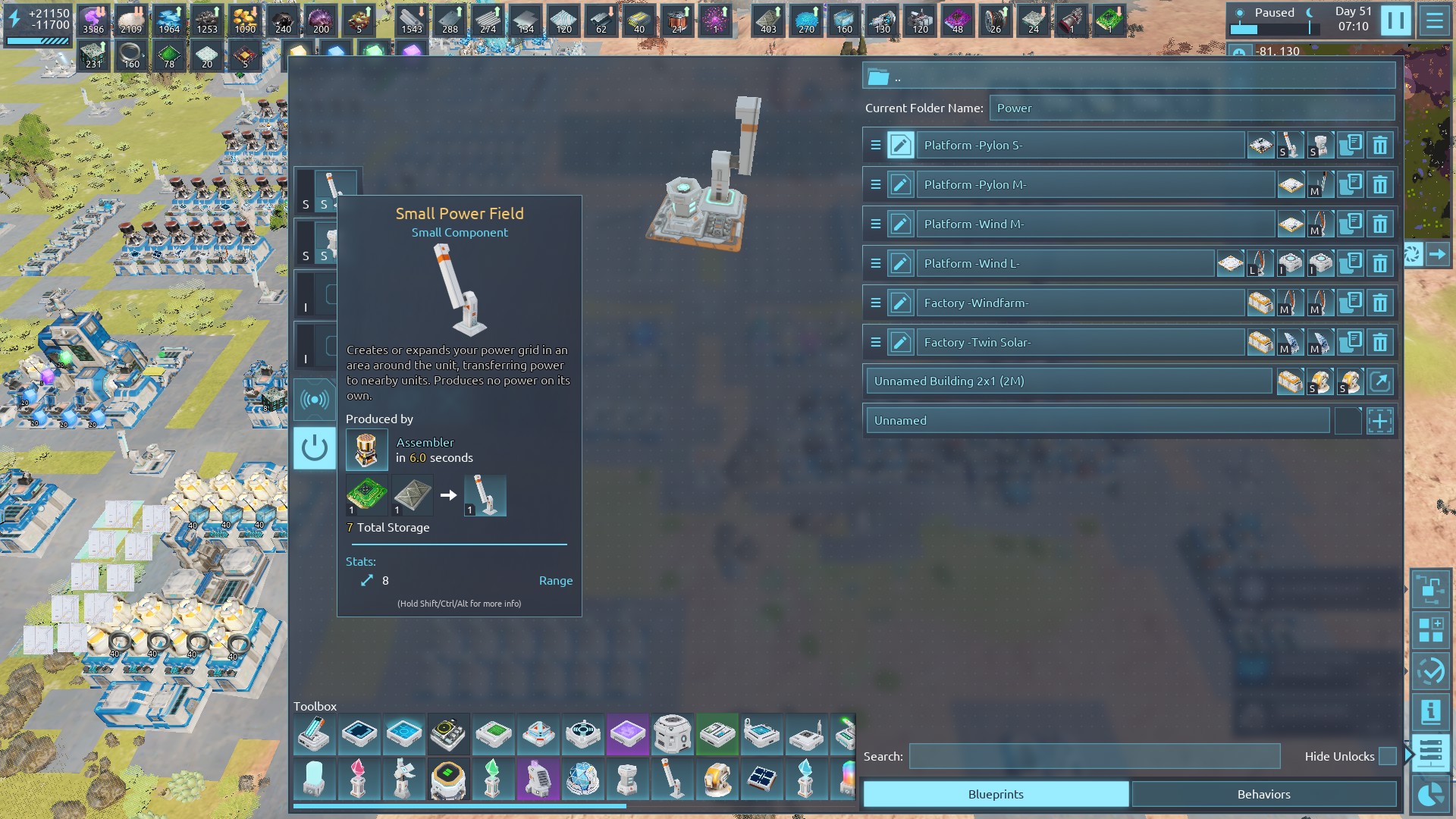Copy the Factory -Windfarm- blueprint

tap(1350, 303)
